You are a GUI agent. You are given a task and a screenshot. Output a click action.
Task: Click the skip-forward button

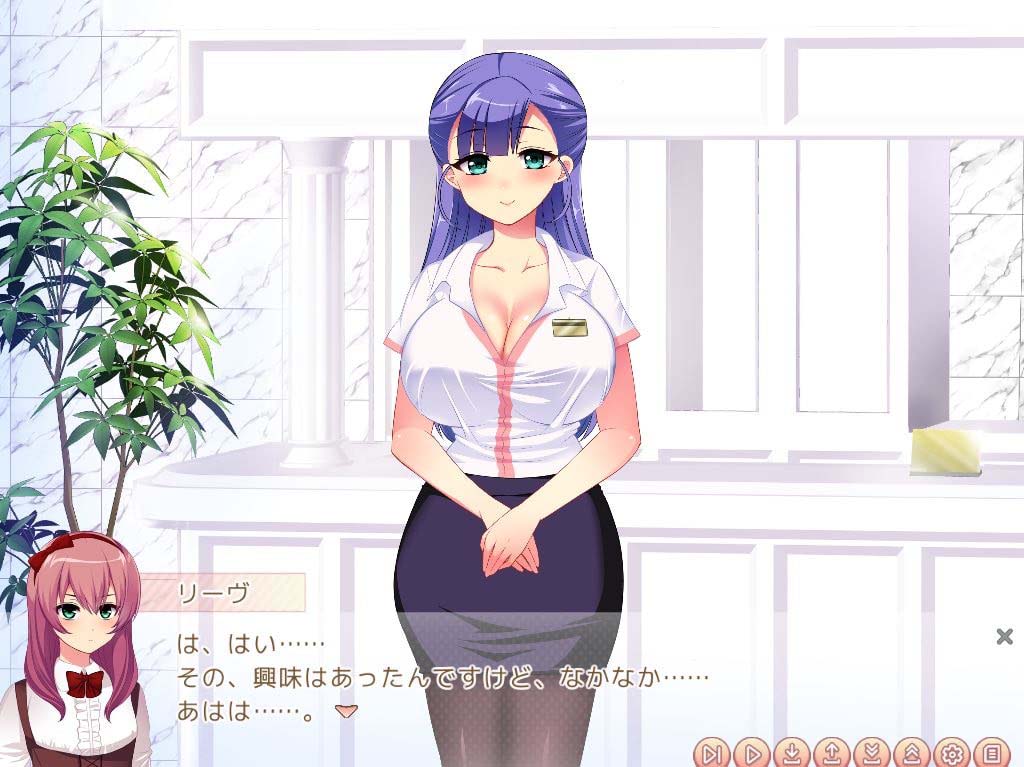click(713, 752)
